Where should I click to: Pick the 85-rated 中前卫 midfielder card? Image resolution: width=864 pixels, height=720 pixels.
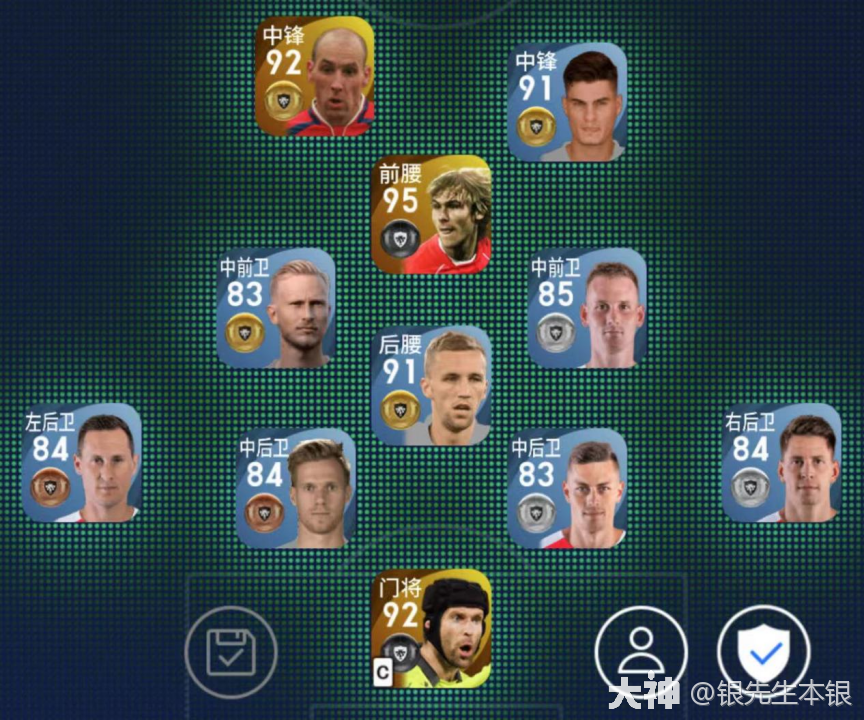tap(587, 308)
